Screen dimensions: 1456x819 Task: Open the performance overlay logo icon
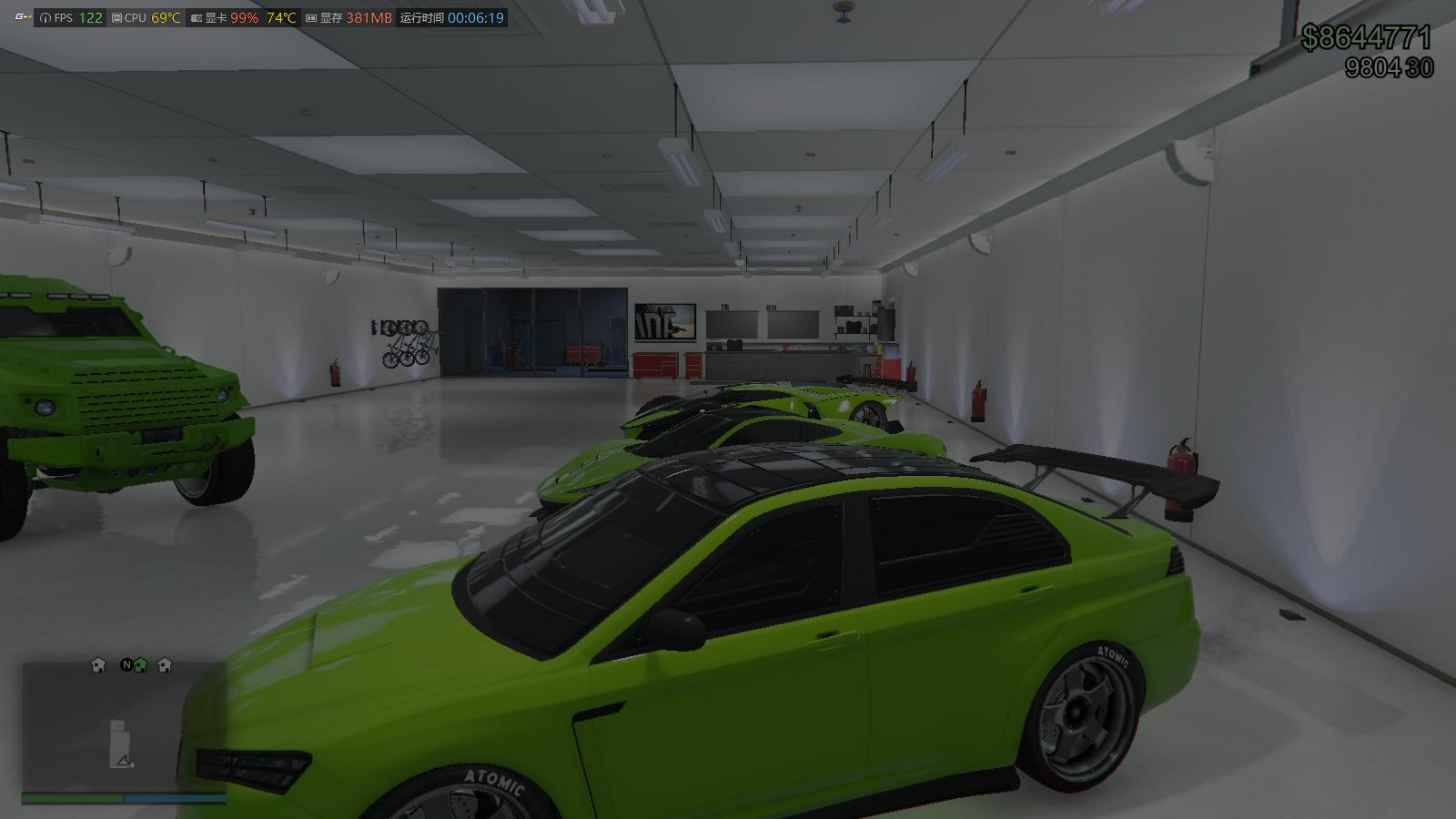coord(22,17)
